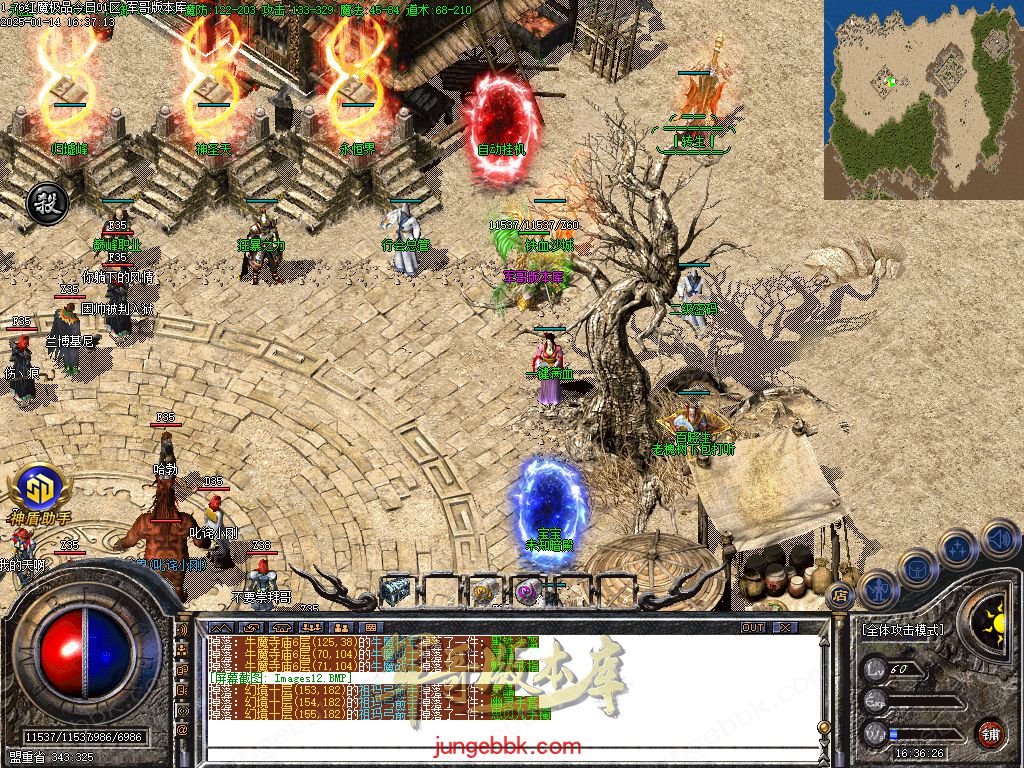Screen dimensions: 1024x768
Task: Toggle the speaker sound button
Action: [999, 540]
